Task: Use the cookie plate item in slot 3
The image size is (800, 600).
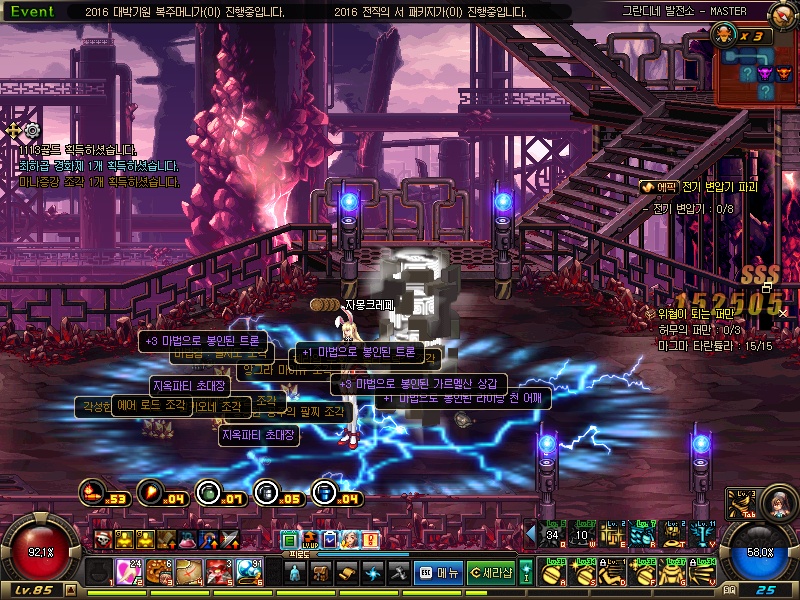Action: coord(160,572)
